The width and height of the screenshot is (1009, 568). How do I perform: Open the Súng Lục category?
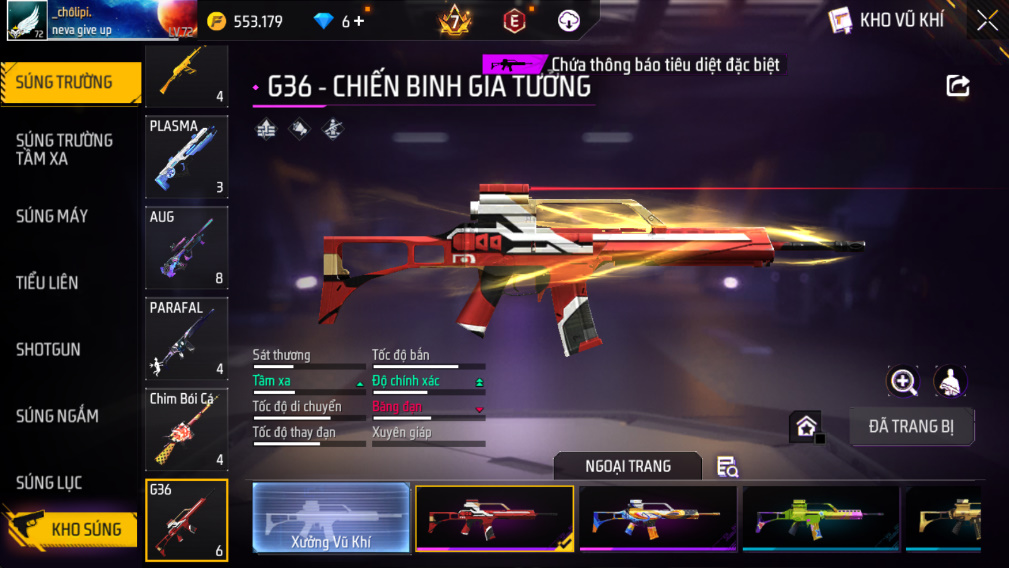point(49,483)
